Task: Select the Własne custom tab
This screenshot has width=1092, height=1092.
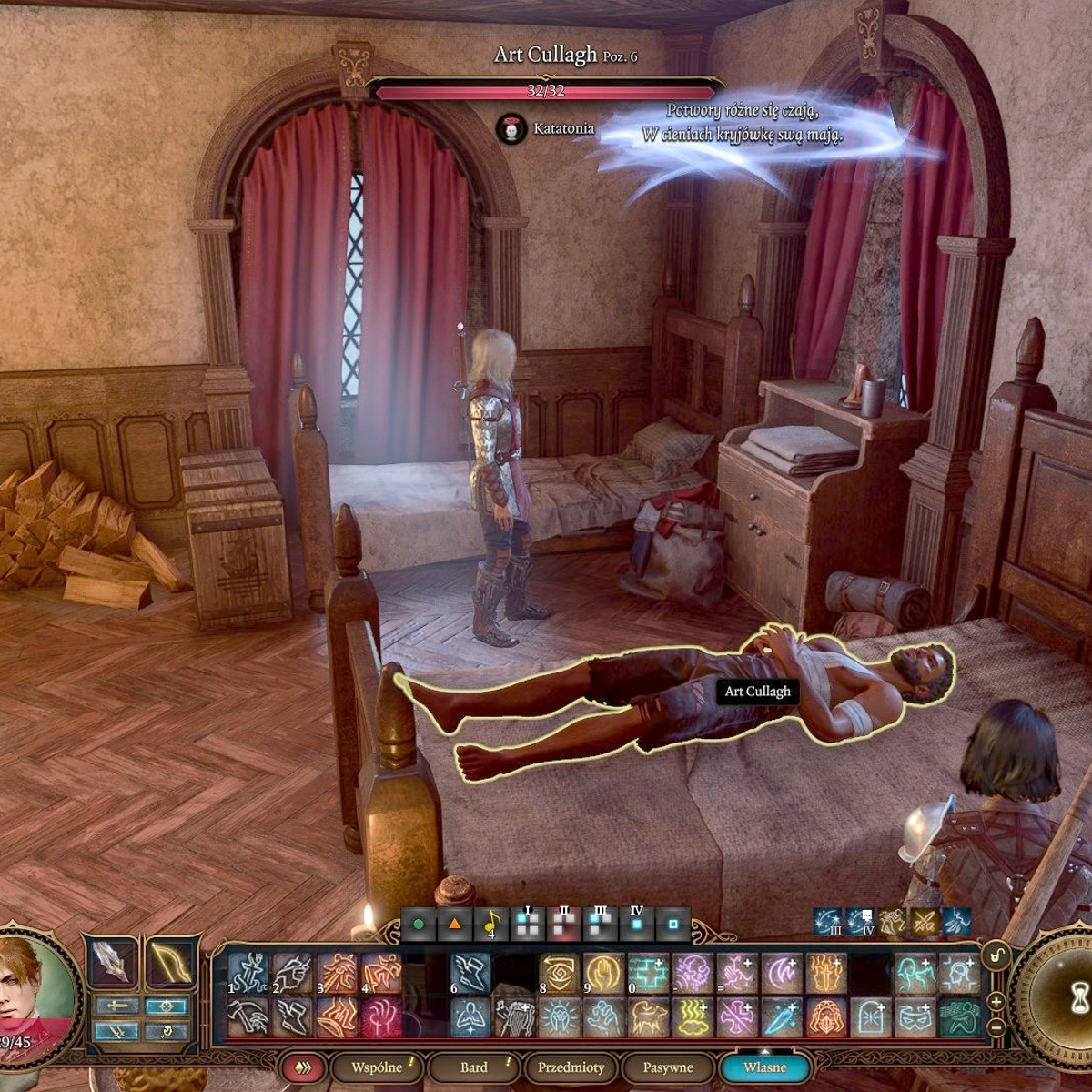Action: [x=764, y=1067]
